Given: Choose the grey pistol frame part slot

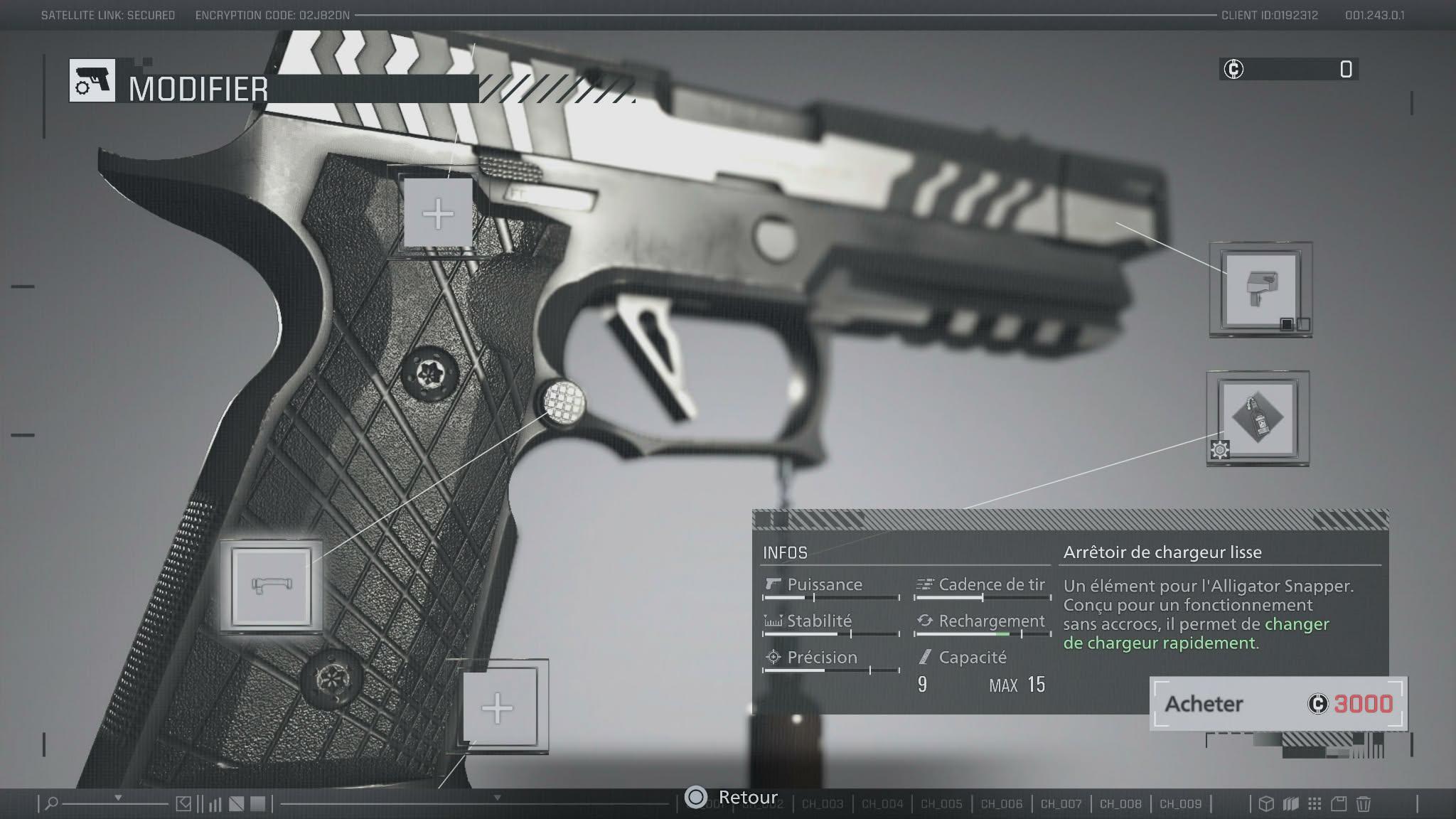Looking at the screenshot, I should point(1260,289).
